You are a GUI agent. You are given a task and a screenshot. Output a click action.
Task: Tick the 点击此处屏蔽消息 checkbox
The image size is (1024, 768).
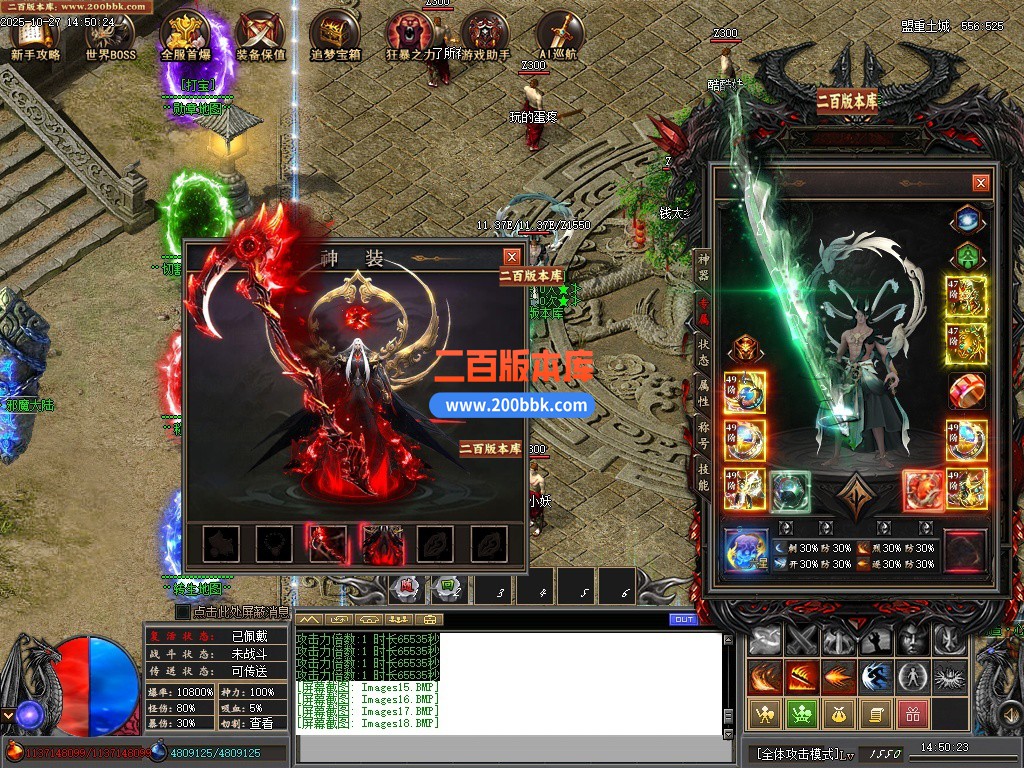[183, 611]
